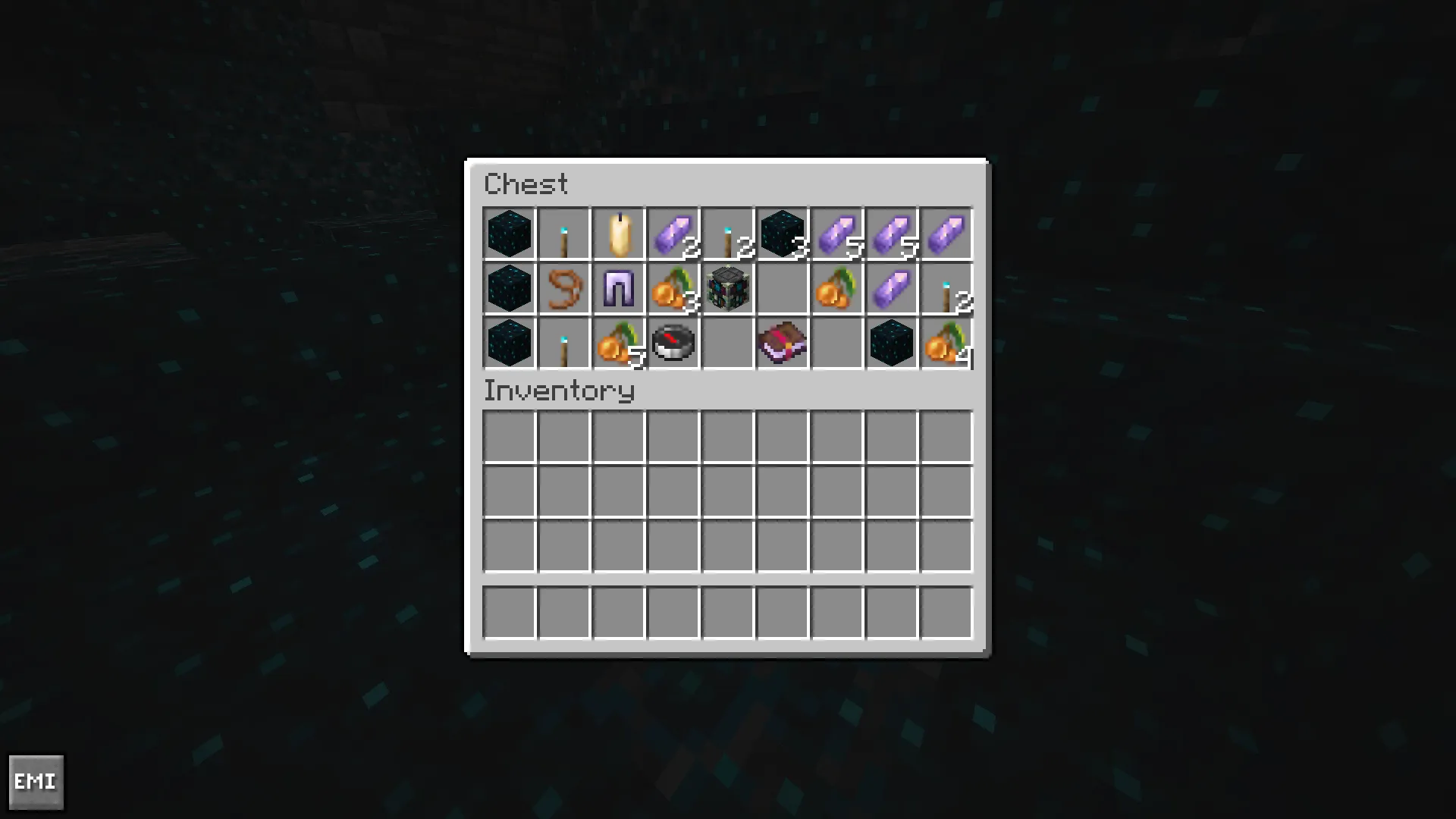The width and height of the screenshot is (1456, 819).
Task: Grab the compass from the chest
Action: pos(673,344)
